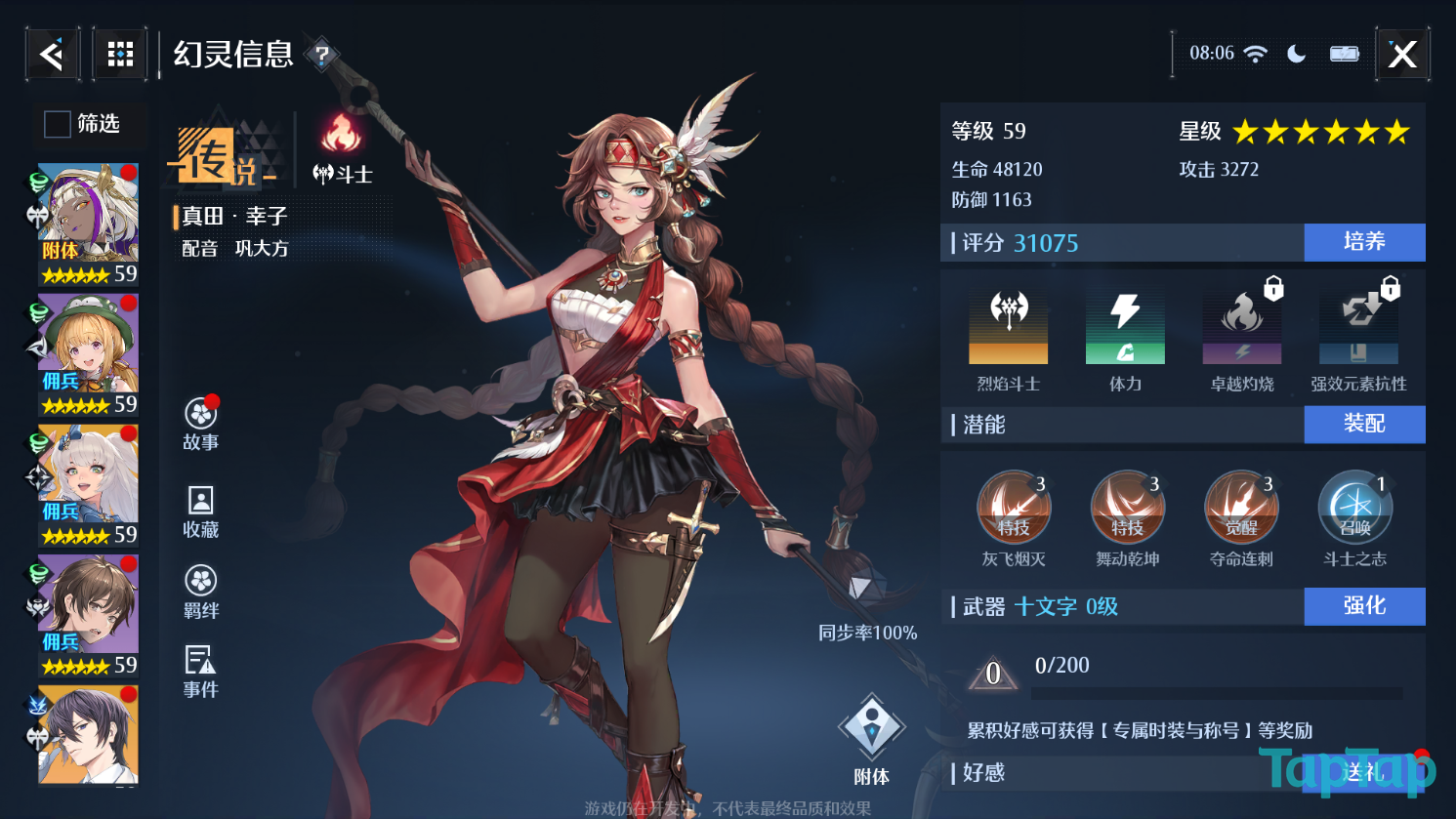Image resolution: width=1456 pixels, height=819 pixels.
Task: Toggle the 筛选 filter checkbox
Action: pos(58,124)
